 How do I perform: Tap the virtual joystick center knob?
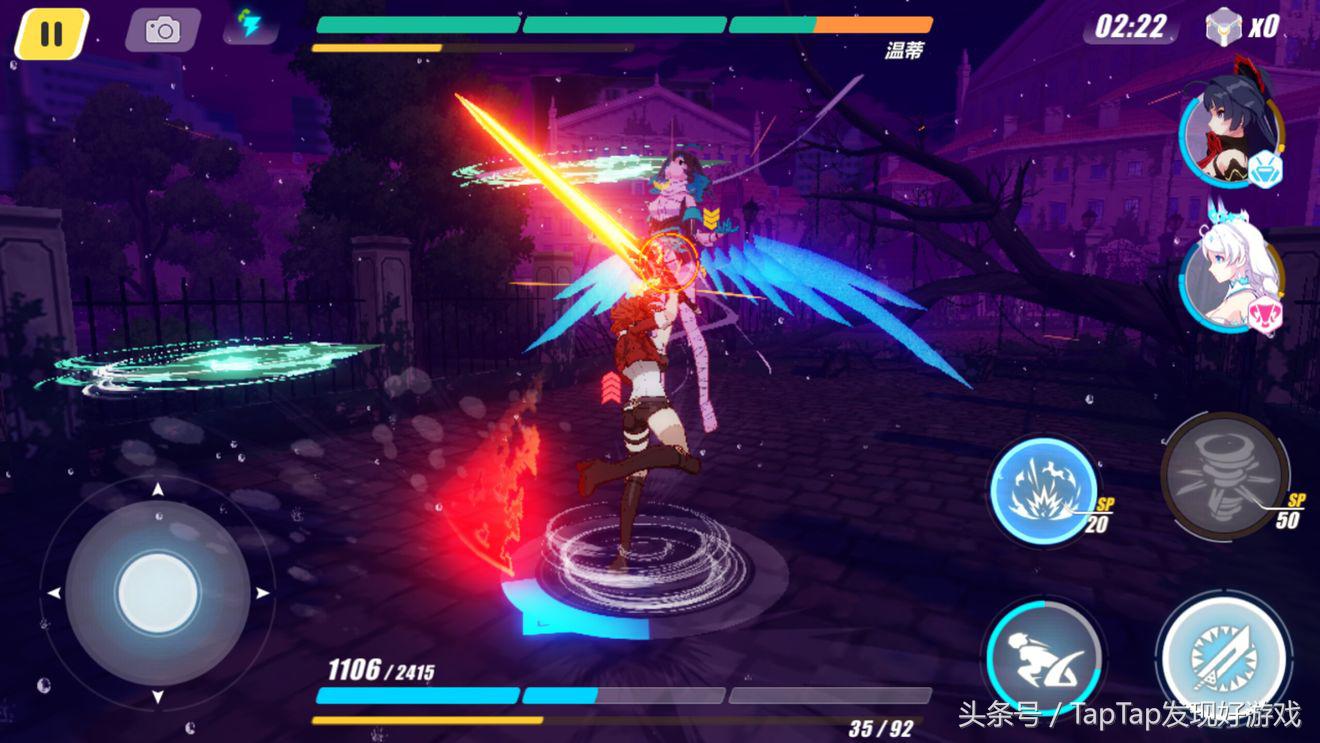pos(157,593)
